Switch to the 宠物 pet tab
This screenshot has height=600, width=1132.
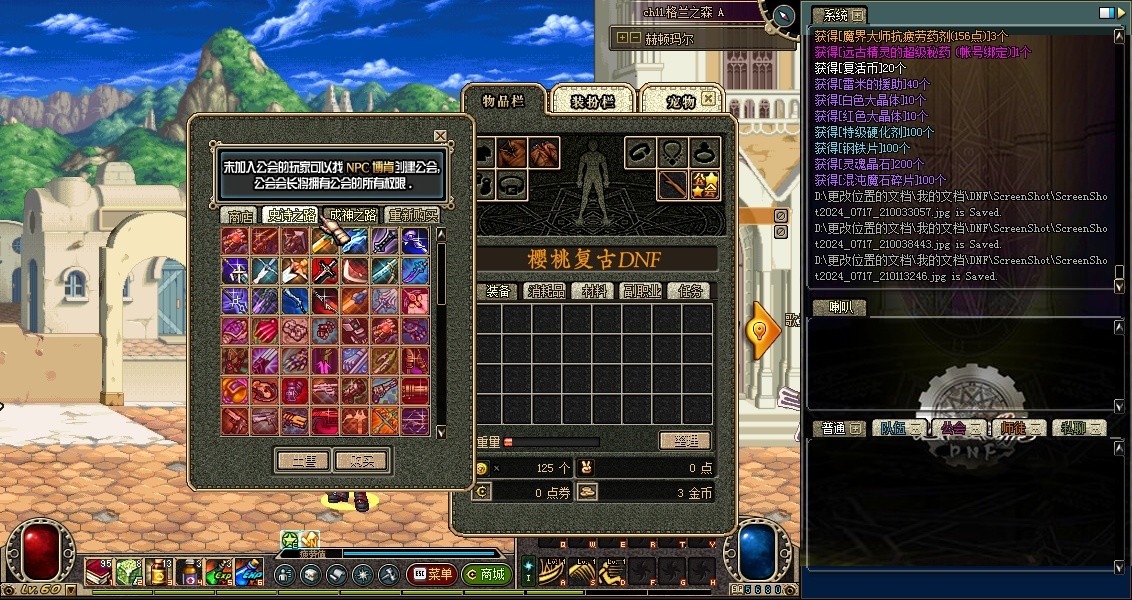(x=679, y=101)
